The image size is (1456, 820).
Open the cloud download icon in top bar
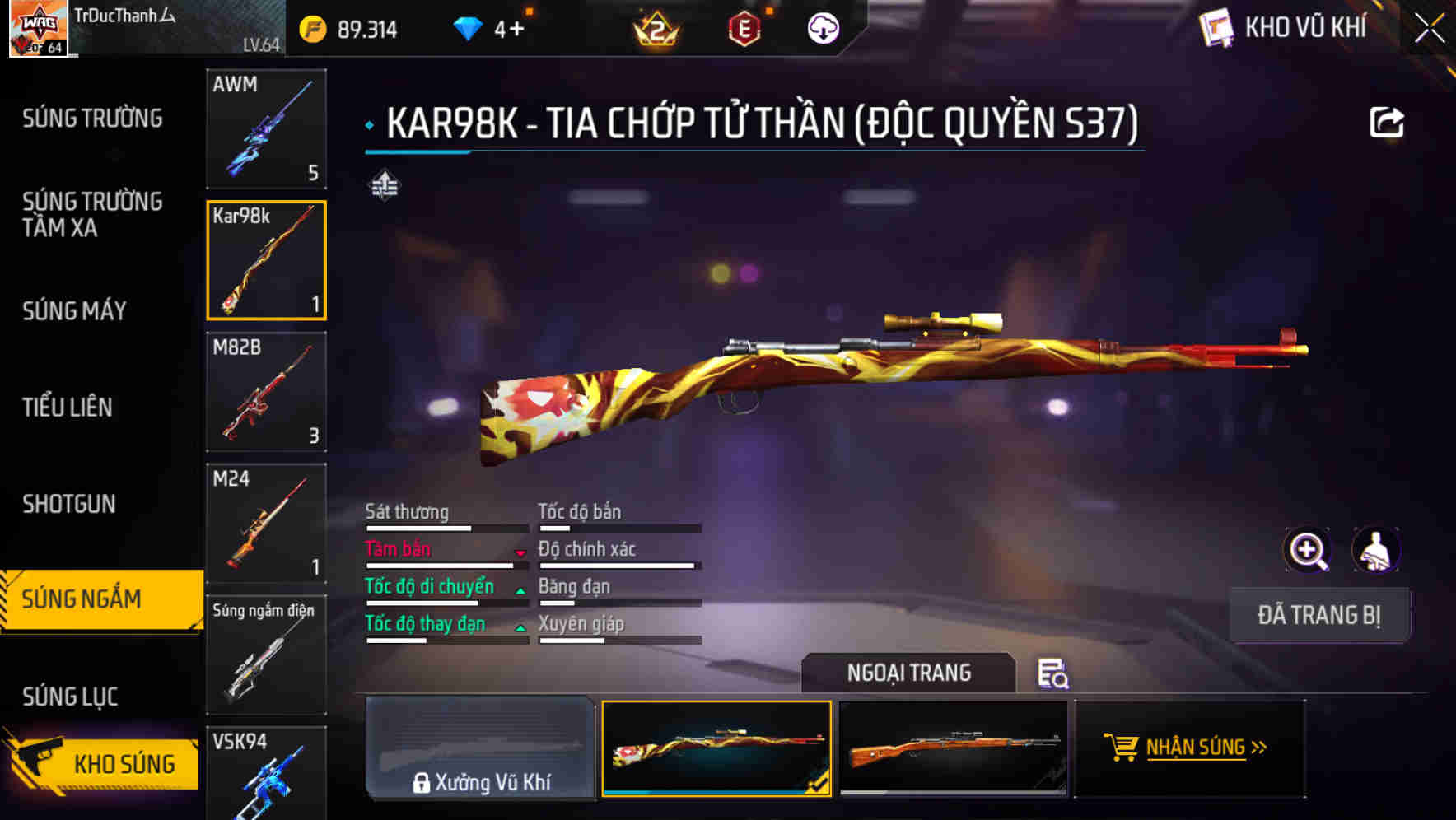coord(821,27)
